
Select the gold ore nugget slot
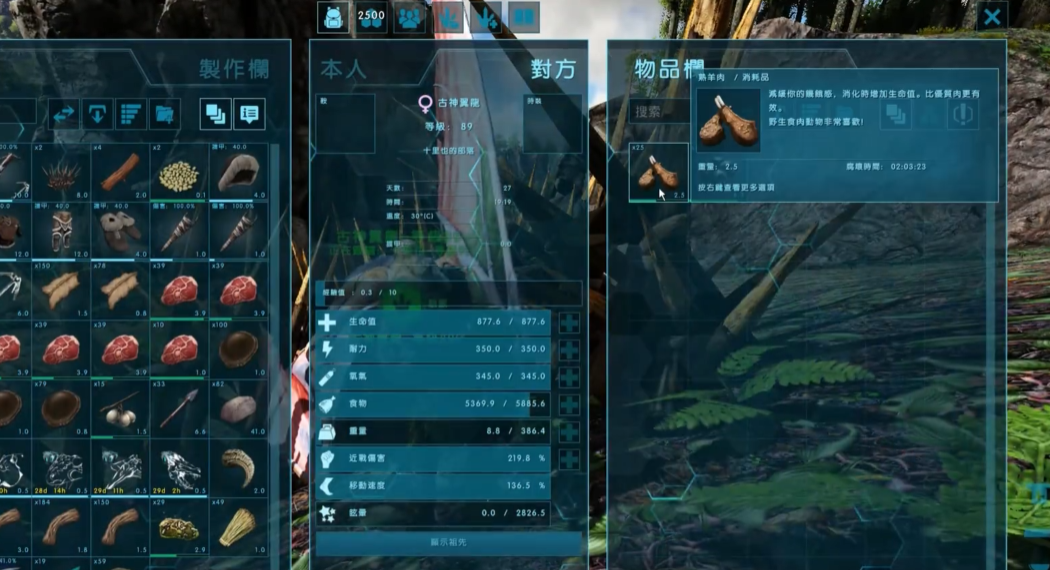(178, 526)
